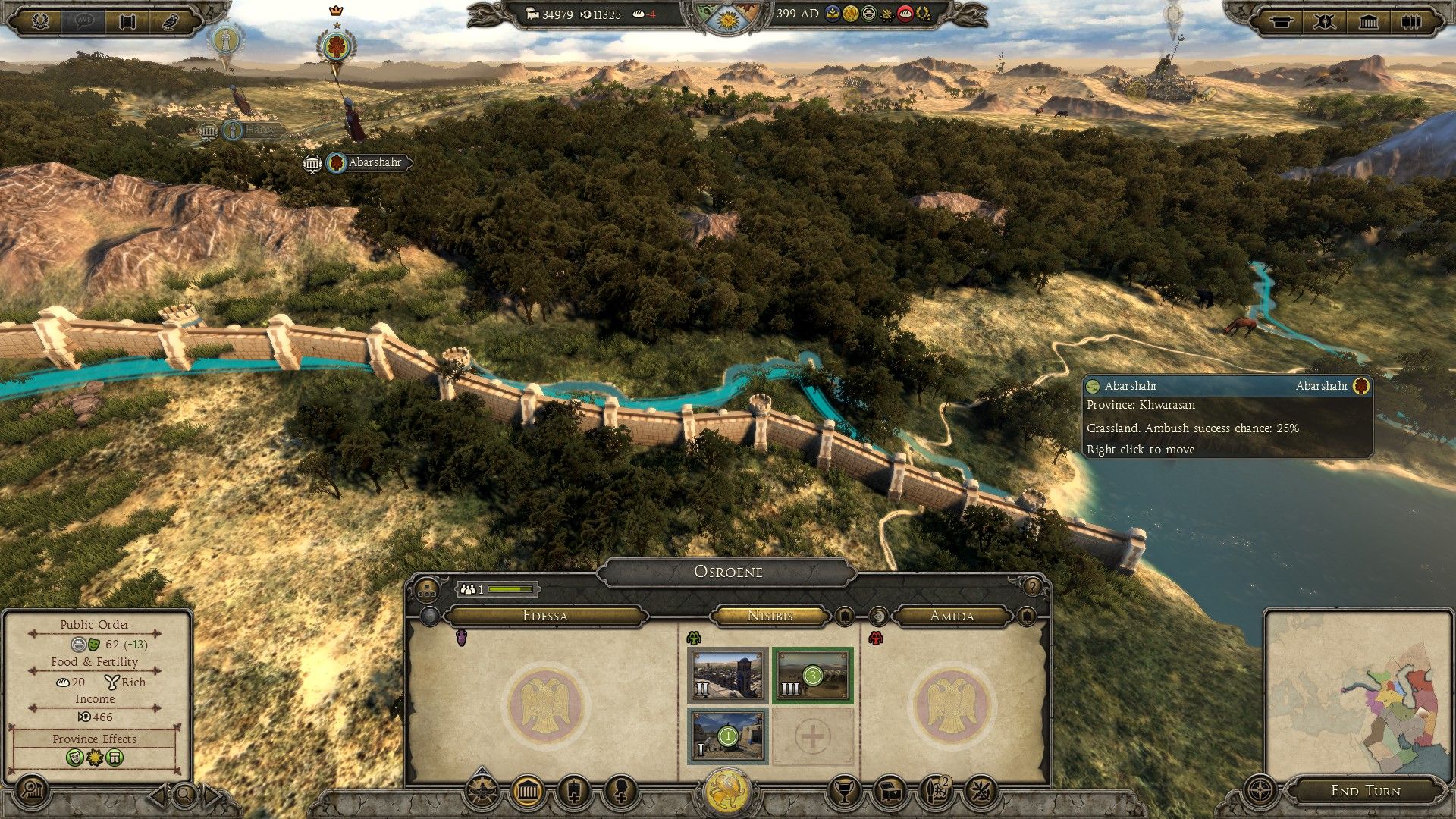Open the agents recruitment icon
The image size is (1456, 819).
(x=620, y=789)
